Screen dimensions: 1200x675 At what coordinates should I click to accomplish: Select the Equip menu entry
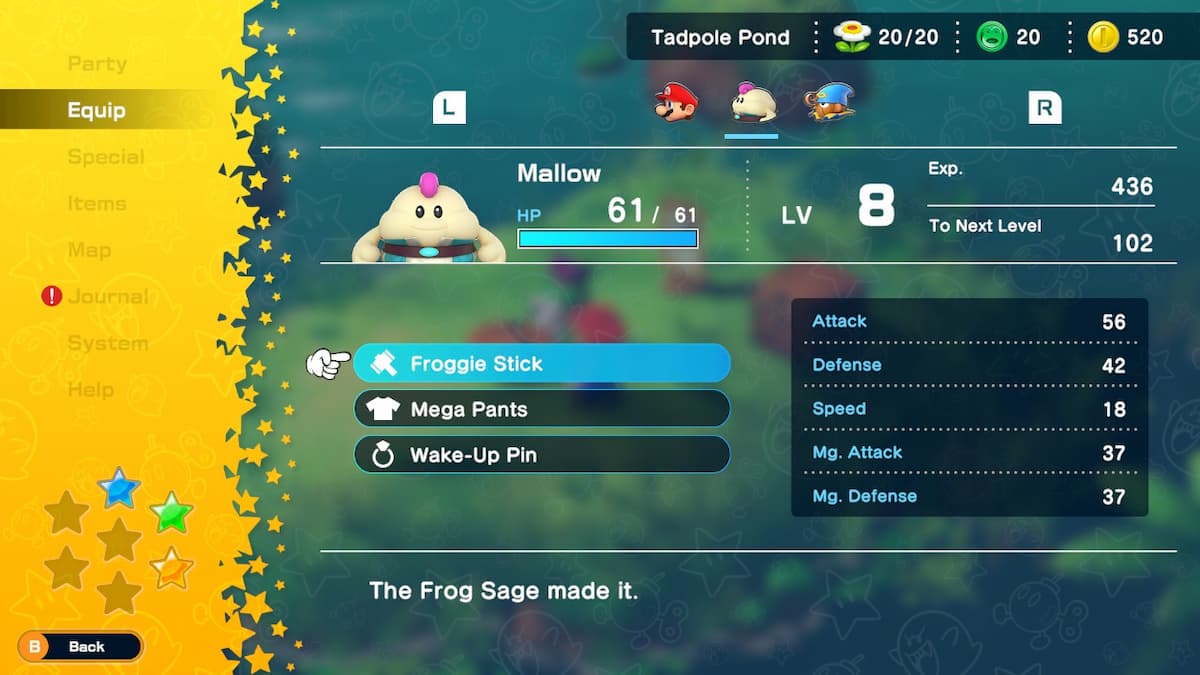click(96, 110)
